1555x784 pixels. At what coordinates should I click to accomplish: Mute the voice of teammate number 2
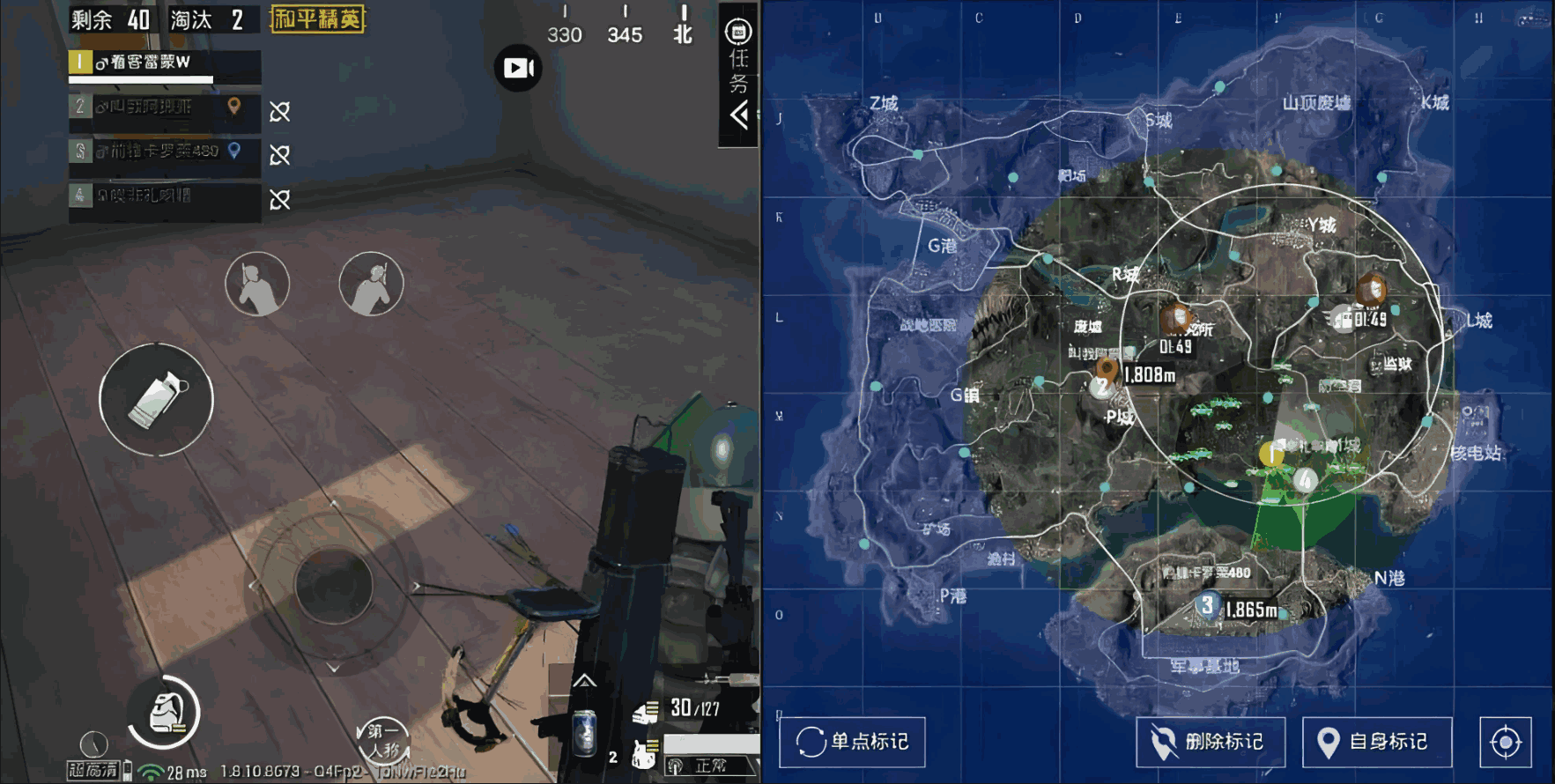point(280,112)
